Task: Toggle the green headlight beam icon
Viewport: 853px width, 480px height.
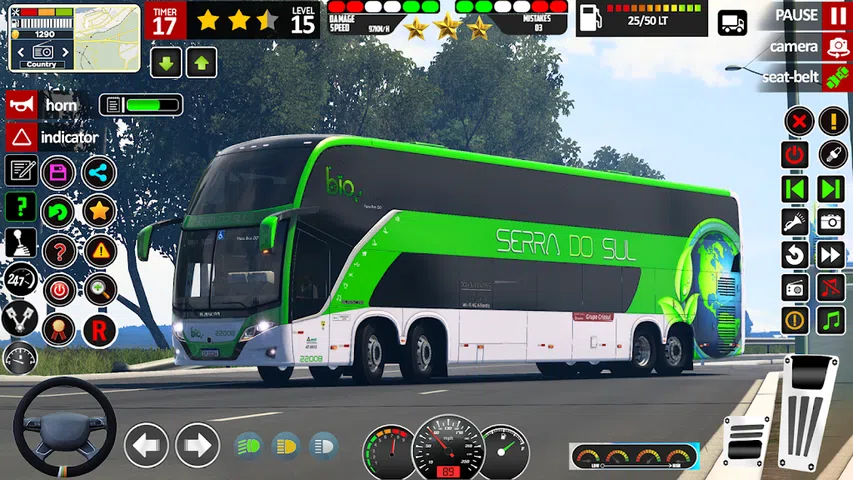Action: [x=248, y=444]
